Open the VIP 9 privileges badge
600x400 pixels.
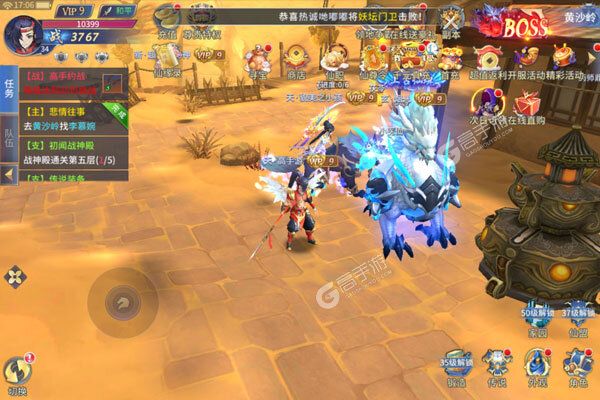[73, 9]
